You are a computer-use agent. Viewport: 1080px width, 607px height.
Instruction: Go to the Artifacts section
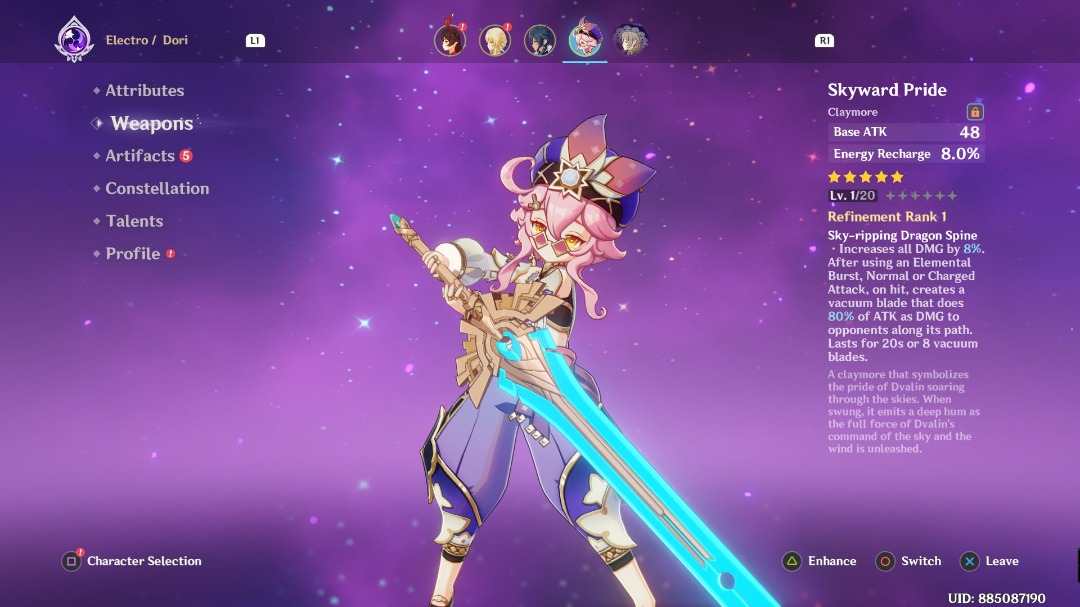(x=140, y=156)
